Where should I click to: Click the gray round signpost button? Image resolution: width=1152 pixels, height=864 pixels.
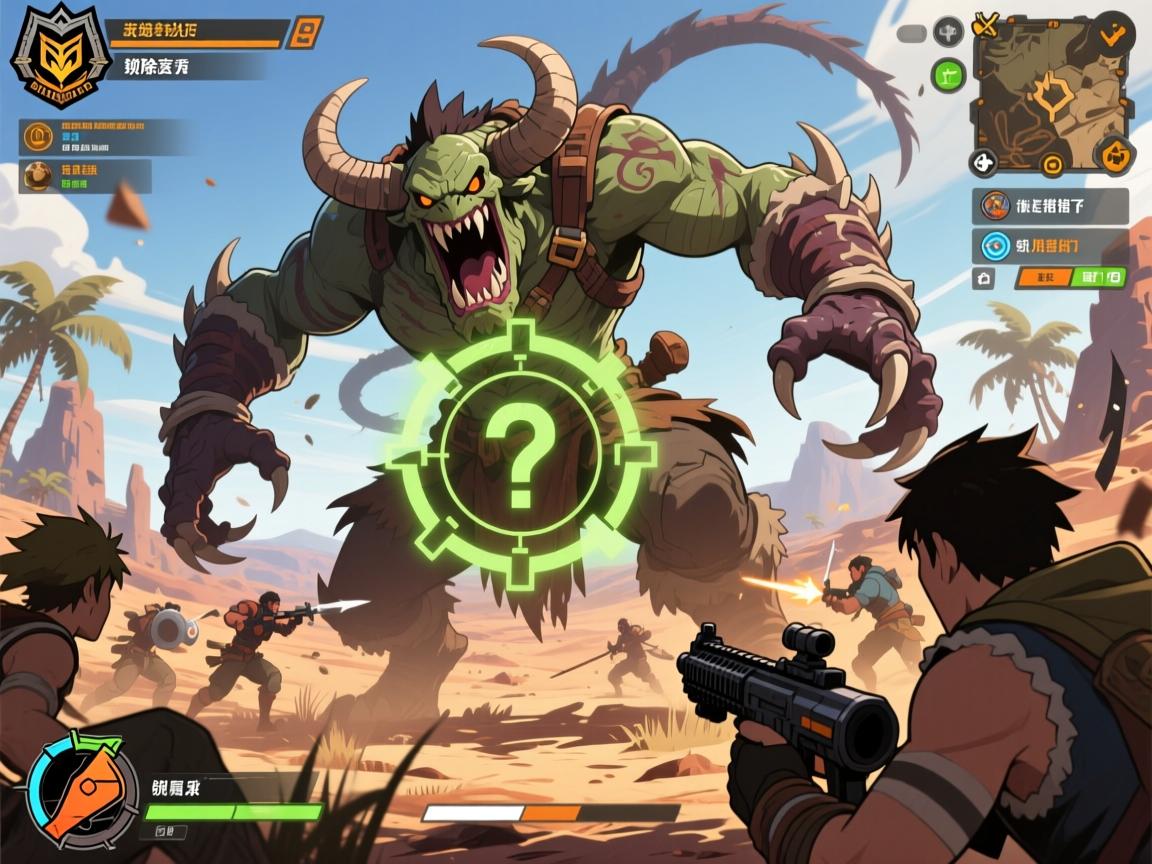[948, 32]
